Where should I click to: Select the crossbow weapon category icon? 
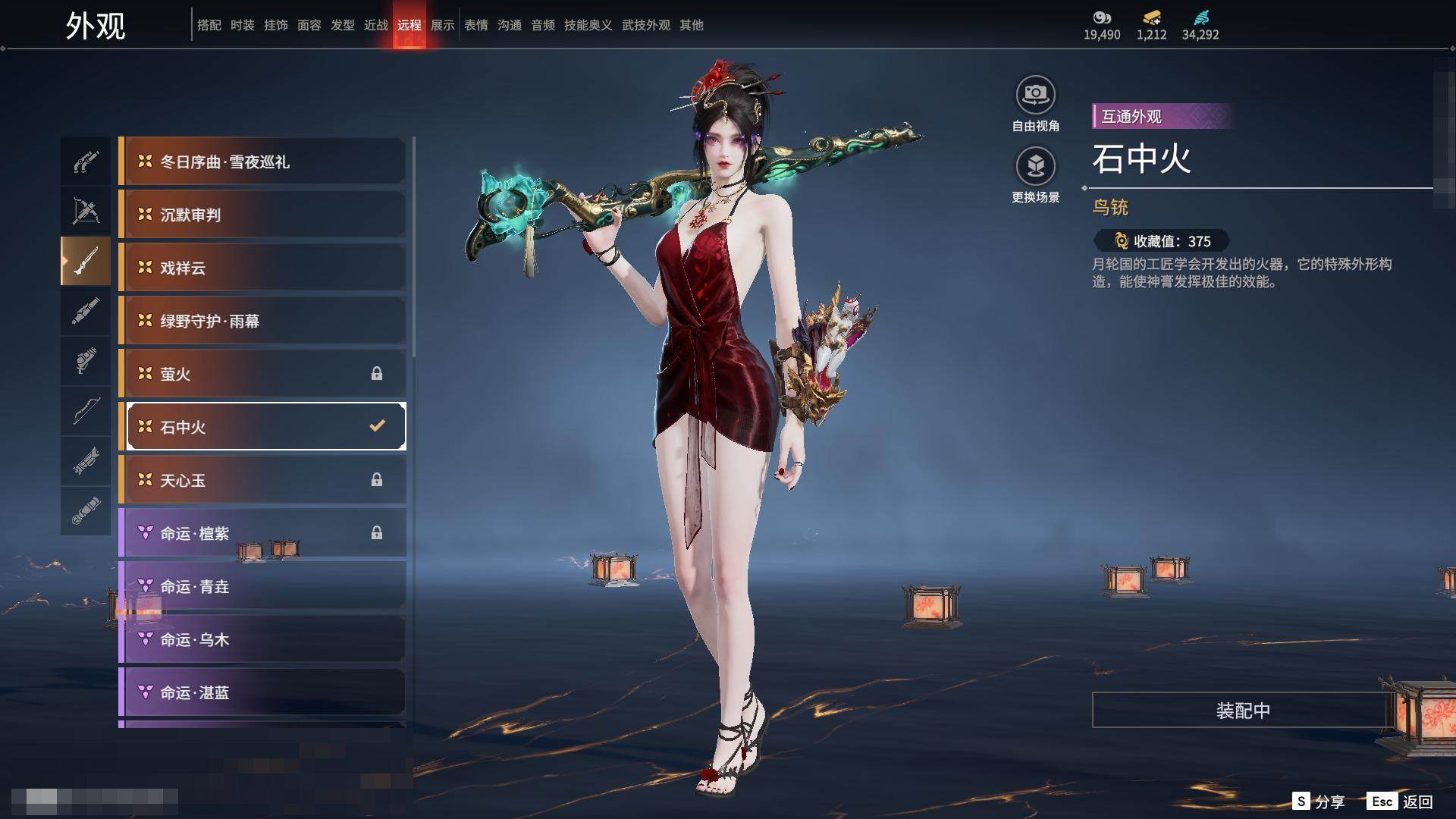(x=86, y=212)
